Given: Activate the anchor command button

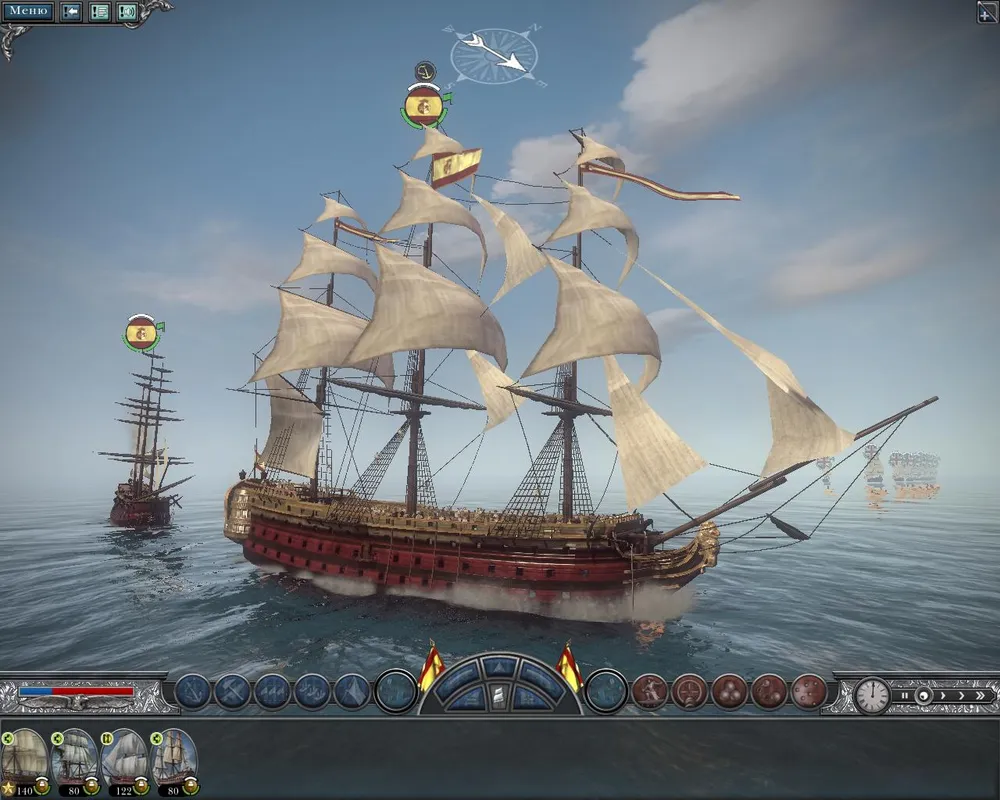Looking at the screenshot, I should click(x=193, y=691).
